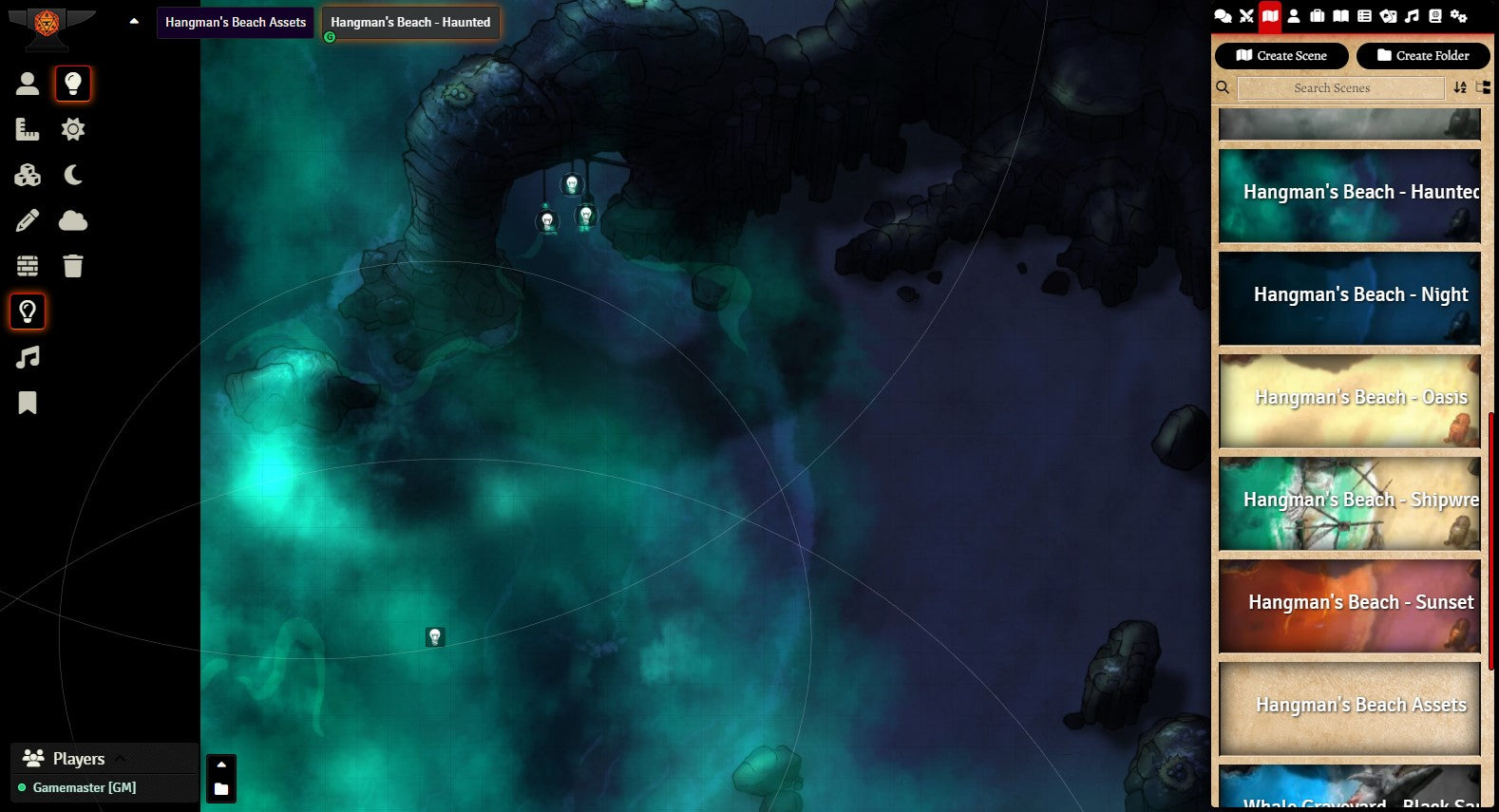The height and width of the screenshot is (812, 1499).
Task: Switch to the playlists music tab in sidebar
Action: [1412, 16]
